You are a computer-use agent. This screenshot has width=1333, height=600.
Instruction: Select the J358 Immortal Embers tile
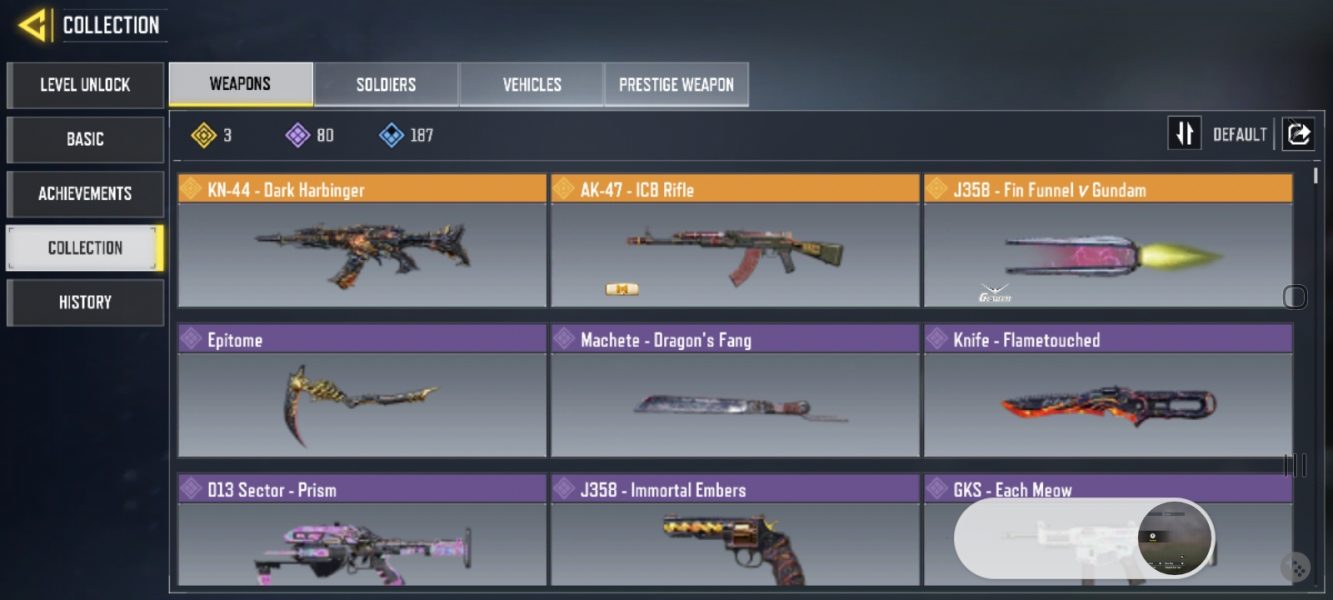pyautogui.click(x=734, y=531)
